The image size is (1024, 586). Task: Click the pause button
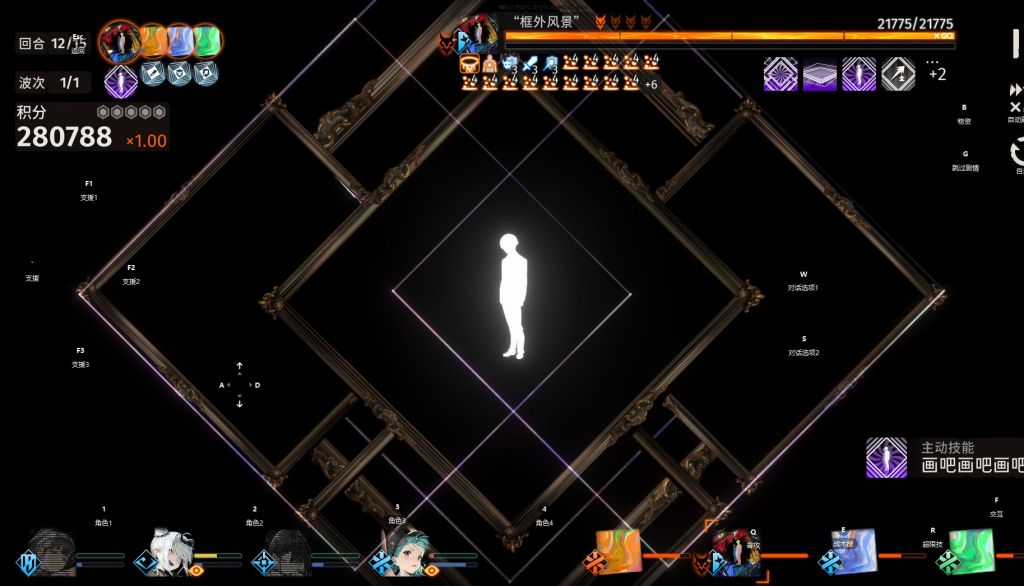(x=1015, y=44)
